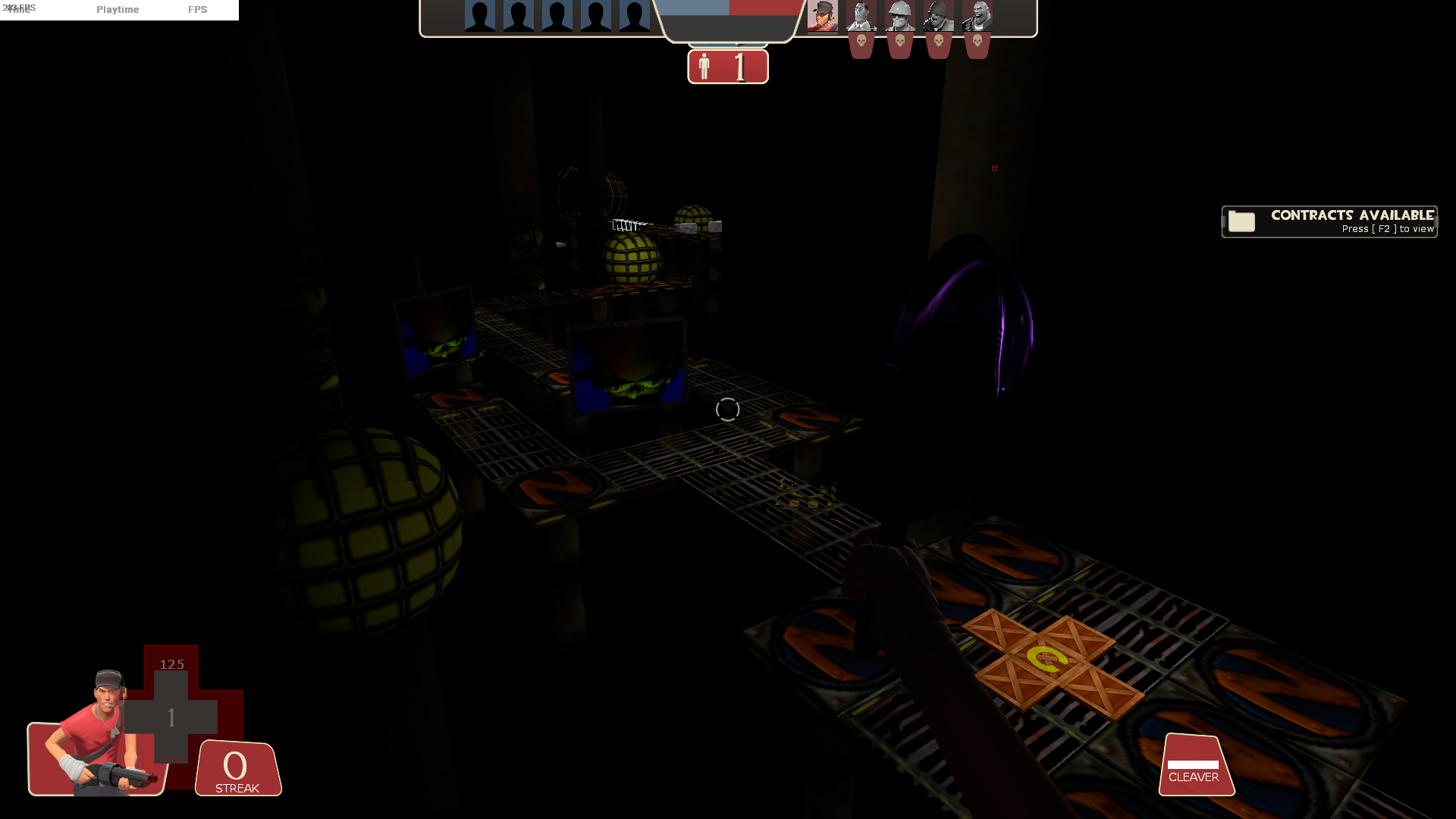
Task: Select the Playtime column header in the stats overlay
Action: tap(118, 10)
